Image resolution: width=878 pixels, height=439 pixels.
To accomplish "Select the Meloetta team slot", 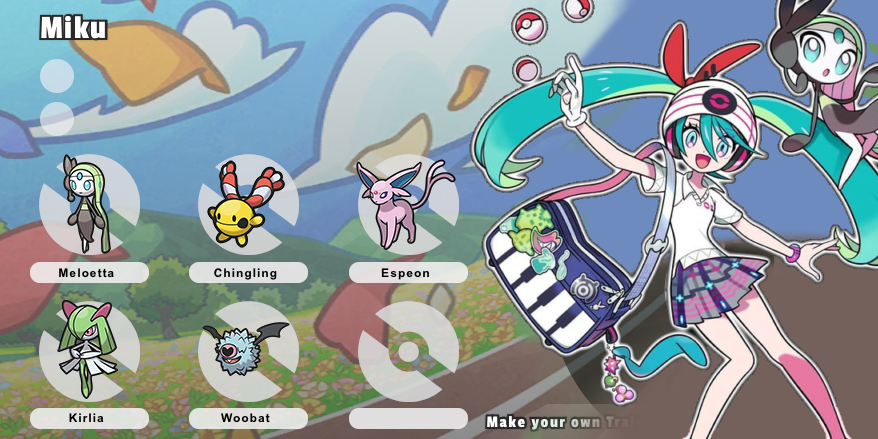I will point(88,205).
